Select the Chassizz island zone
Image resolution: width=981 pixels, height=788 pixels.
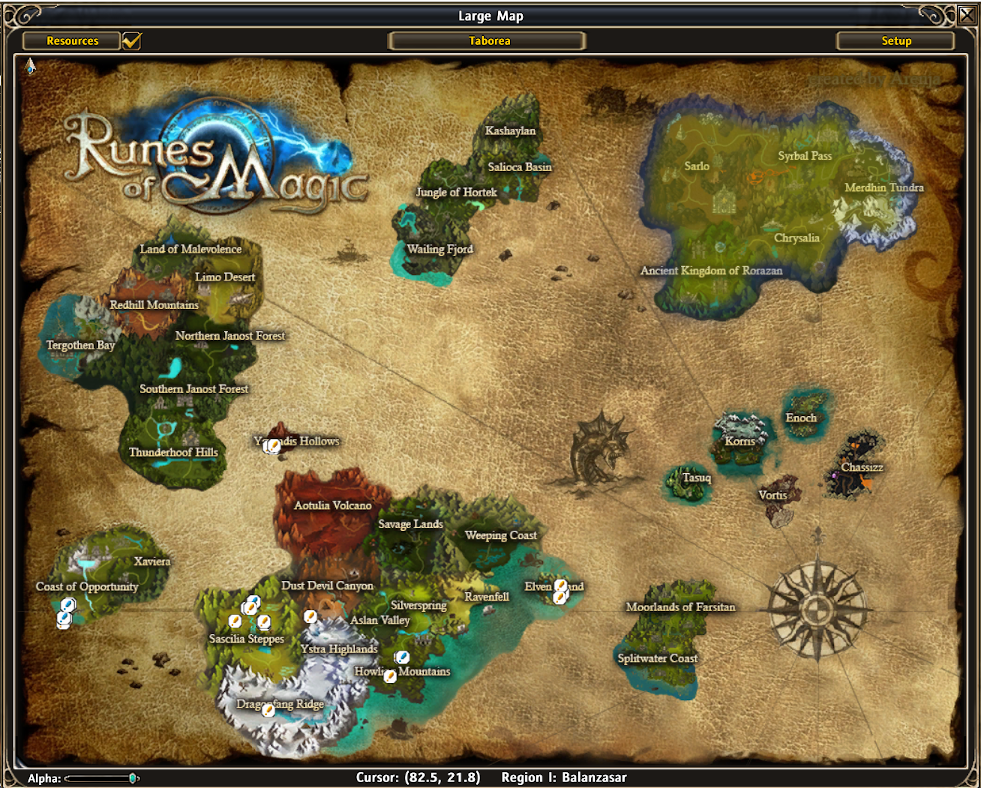tap(861, 467)
